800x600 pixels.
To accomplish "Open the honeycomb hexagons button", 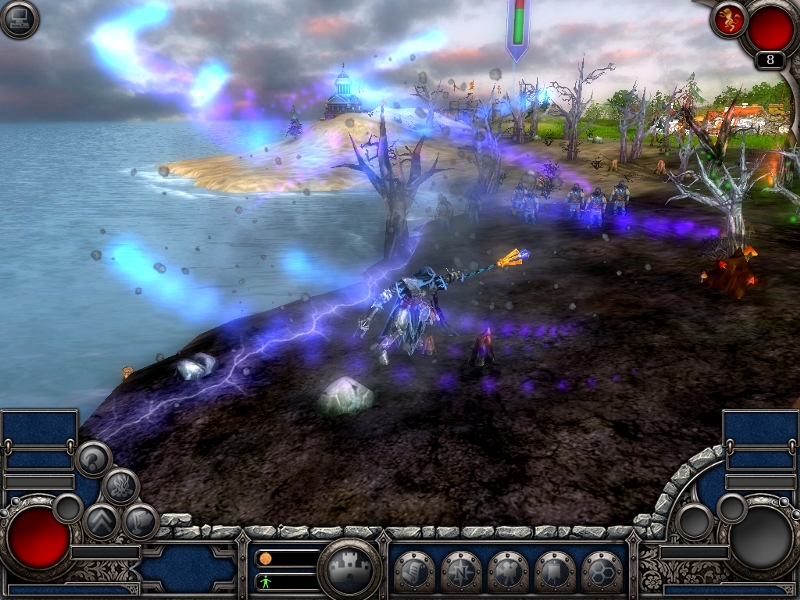I will point(602,571).
